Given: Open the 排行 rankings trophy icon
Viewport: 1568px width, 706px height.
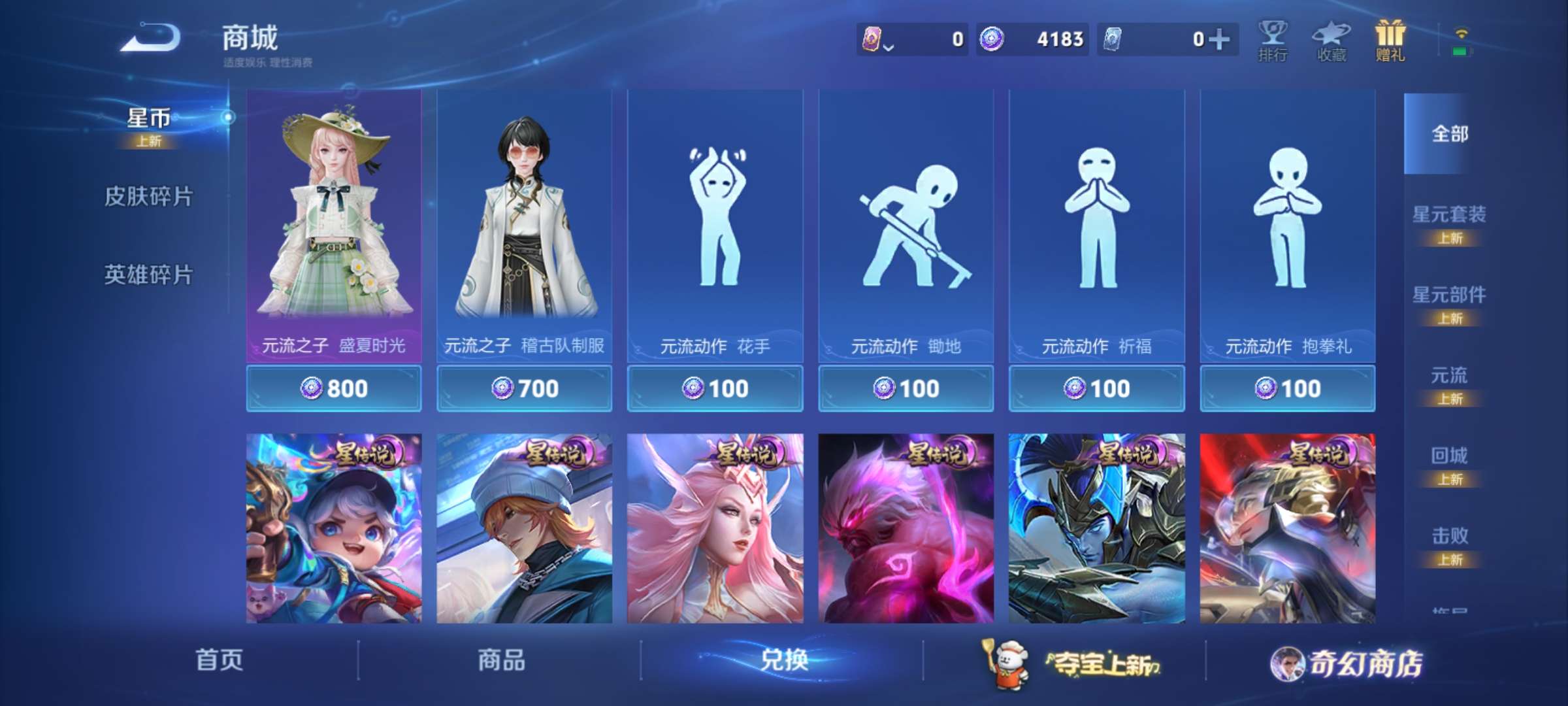Looking at the screenshot, I should [x=1273, y=39].
